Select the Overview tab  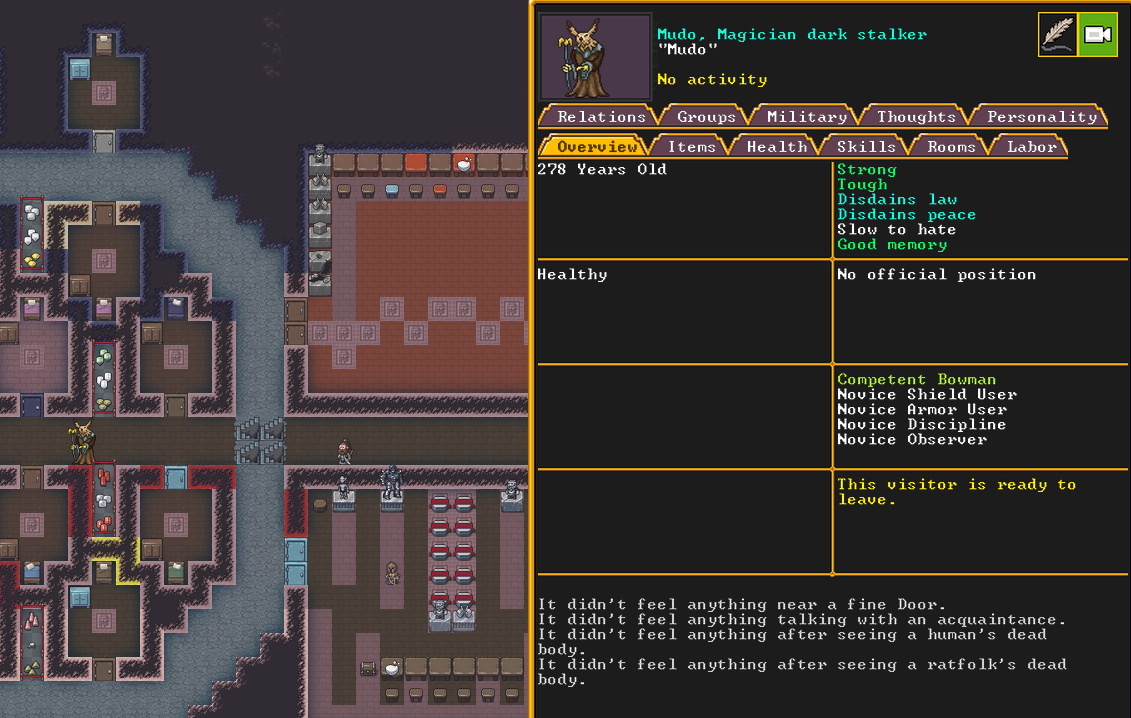point(596,147)
